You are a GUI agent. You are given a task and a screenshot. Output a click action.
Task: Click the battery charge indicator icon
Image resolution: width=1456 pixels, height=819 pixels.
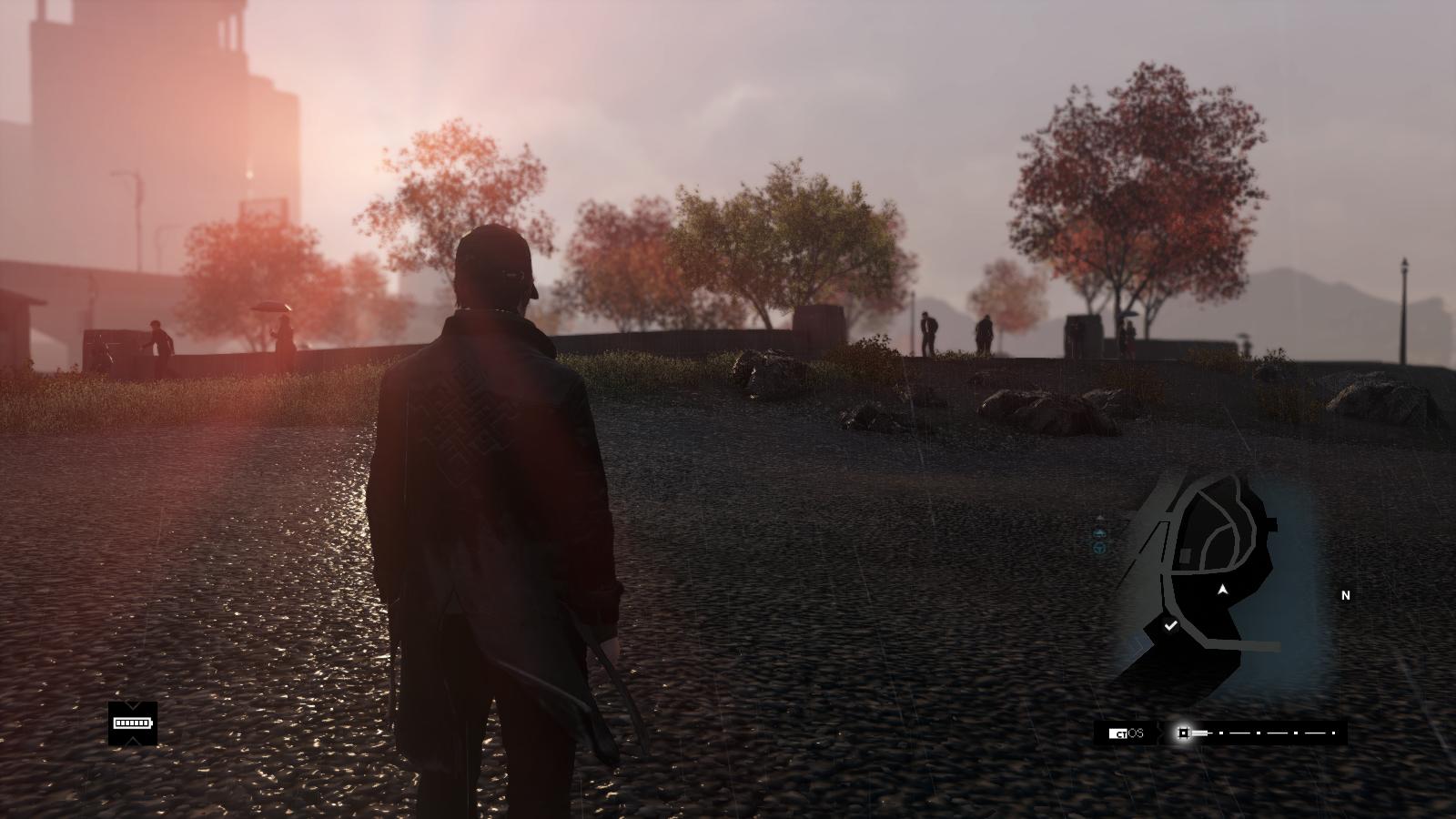coord(132,723)
